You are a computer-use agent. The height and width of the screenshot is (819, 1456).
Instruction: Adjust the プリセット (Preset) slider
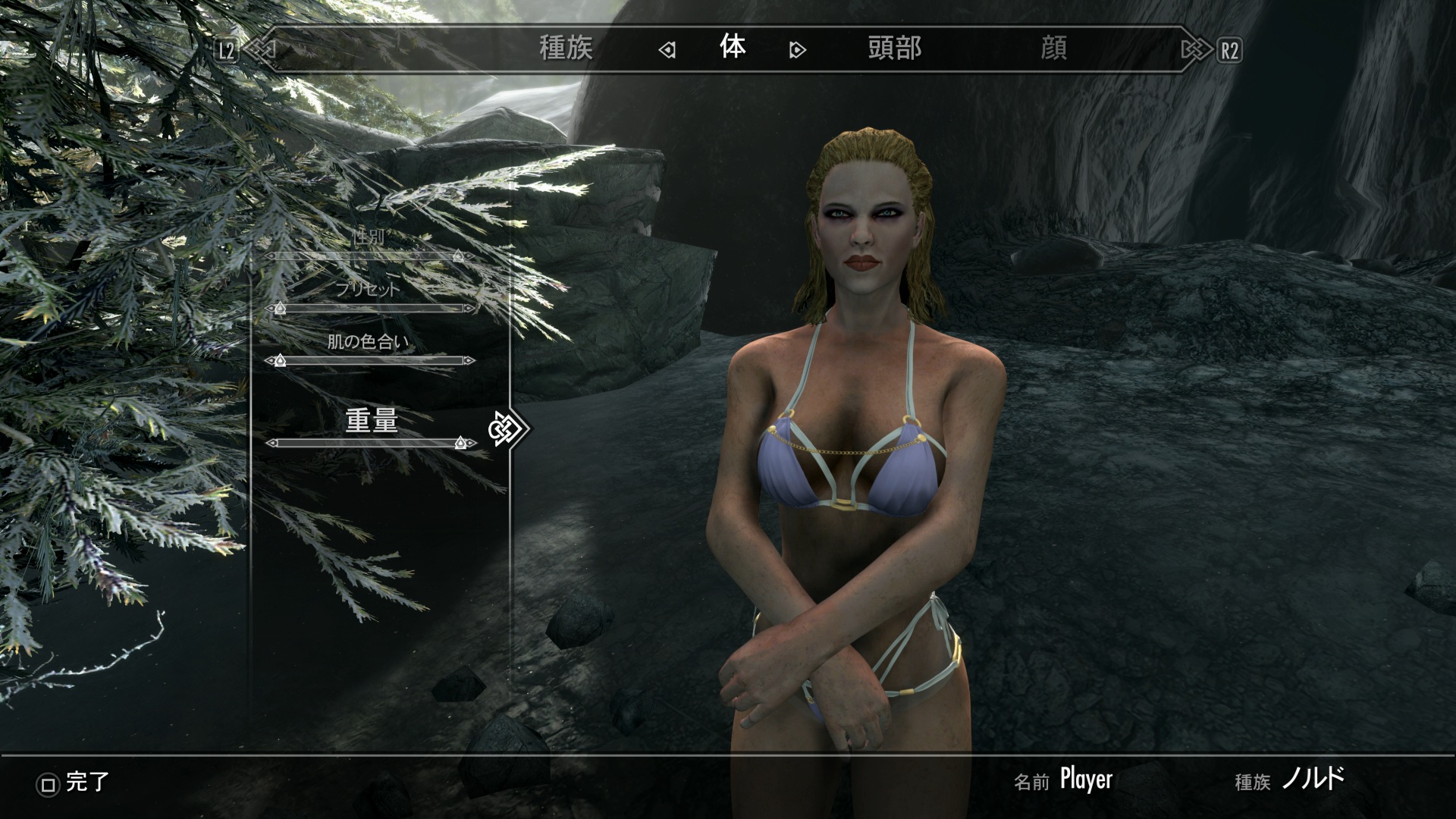tap(370, 309)
